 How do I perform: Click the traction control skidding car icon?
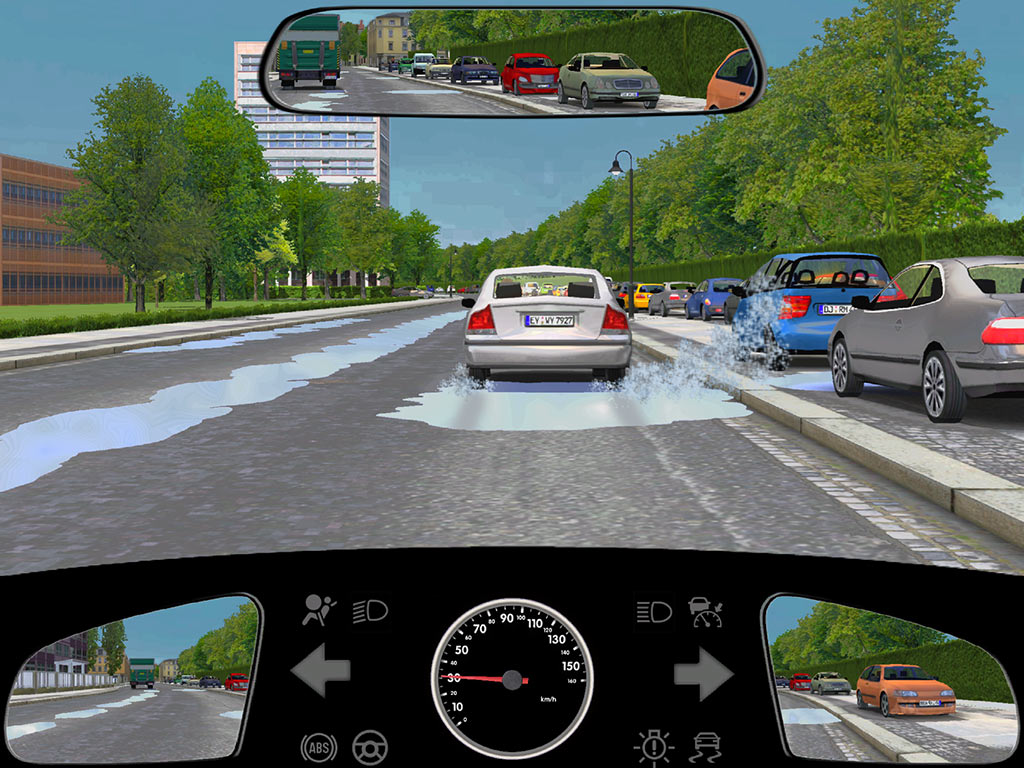[705, 747]
